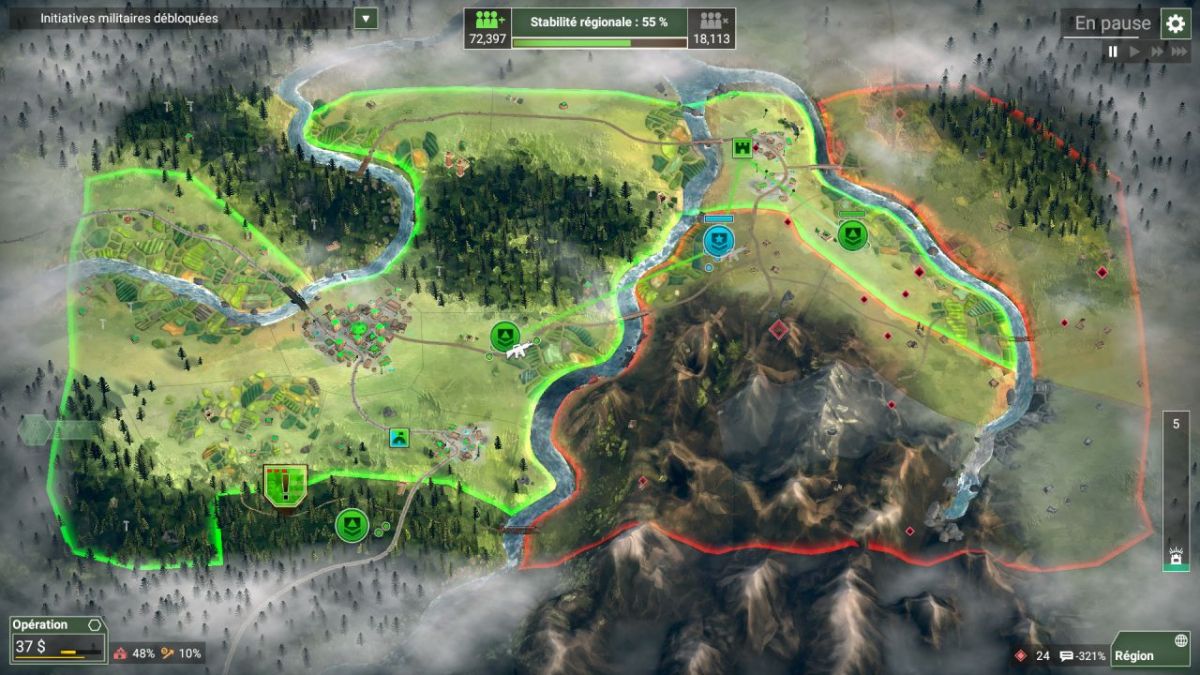Select the blue national soldier unit
This screenshot has width=1200, height=675.
(x=718, y=240)
